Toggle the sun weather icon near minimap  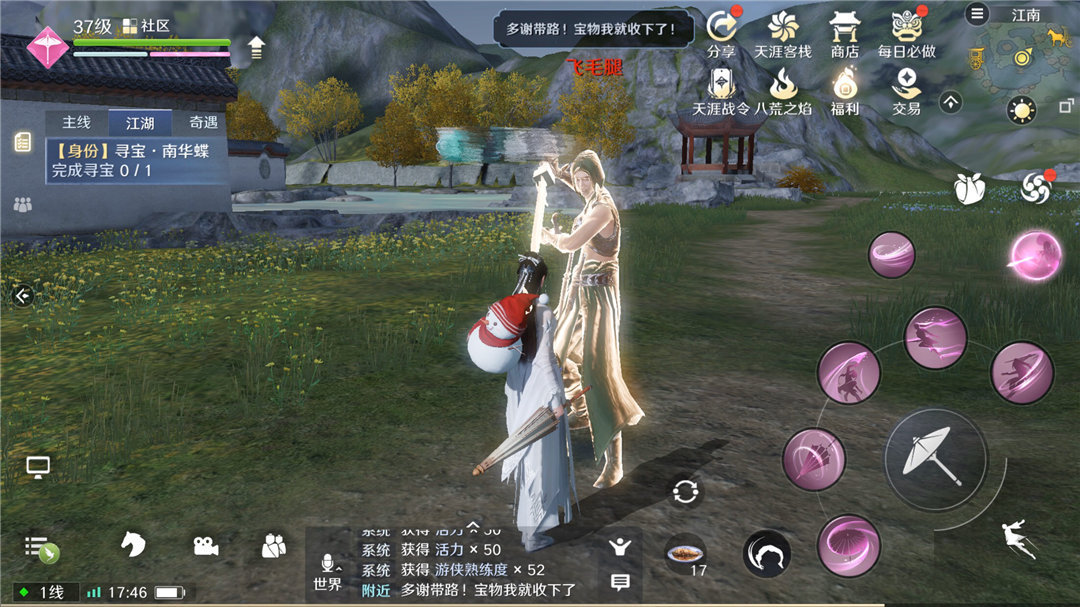[1021, 110]
